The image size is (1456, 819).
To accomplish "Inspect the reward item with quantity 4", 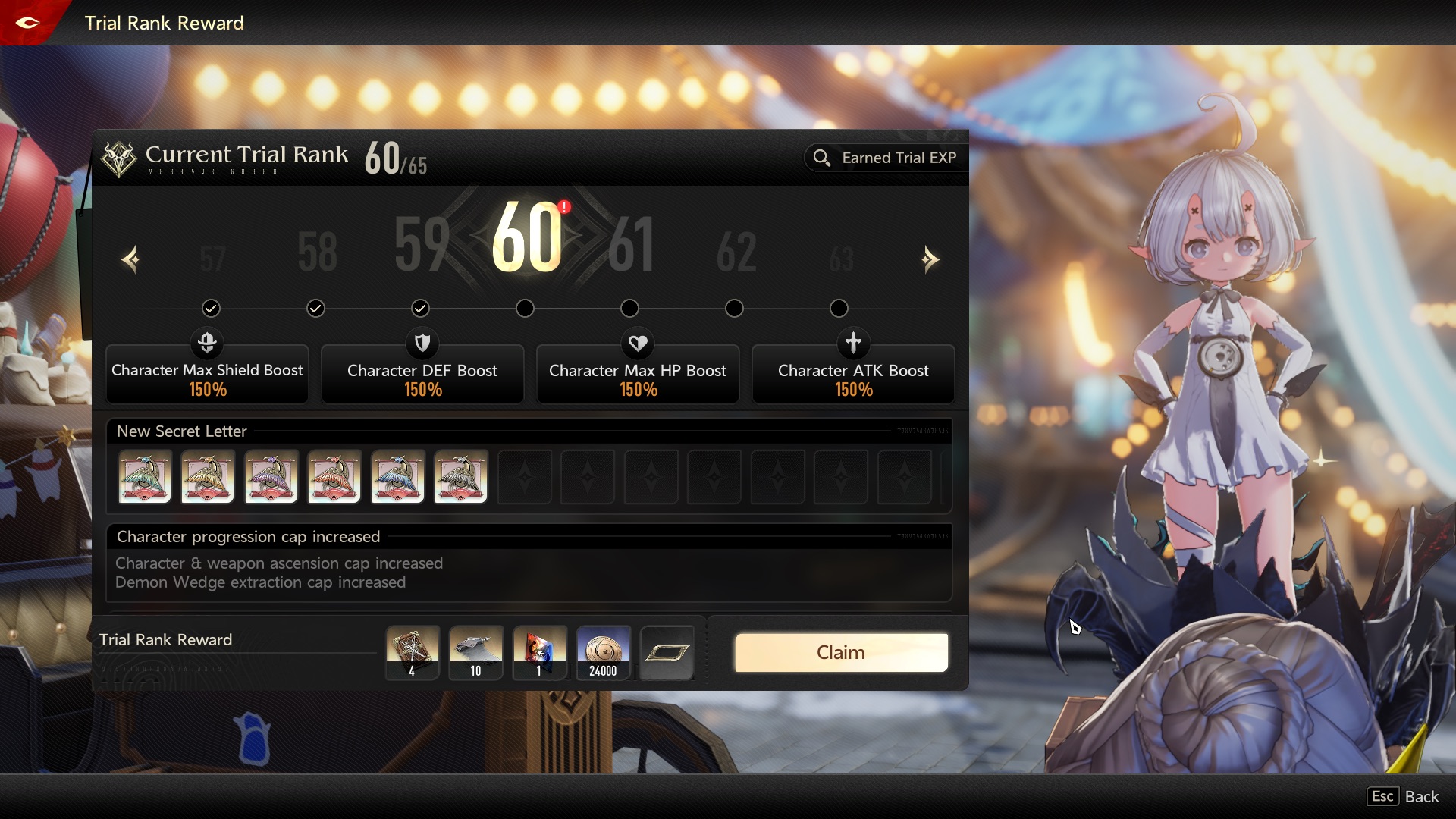I will click(x=413, y=652).
